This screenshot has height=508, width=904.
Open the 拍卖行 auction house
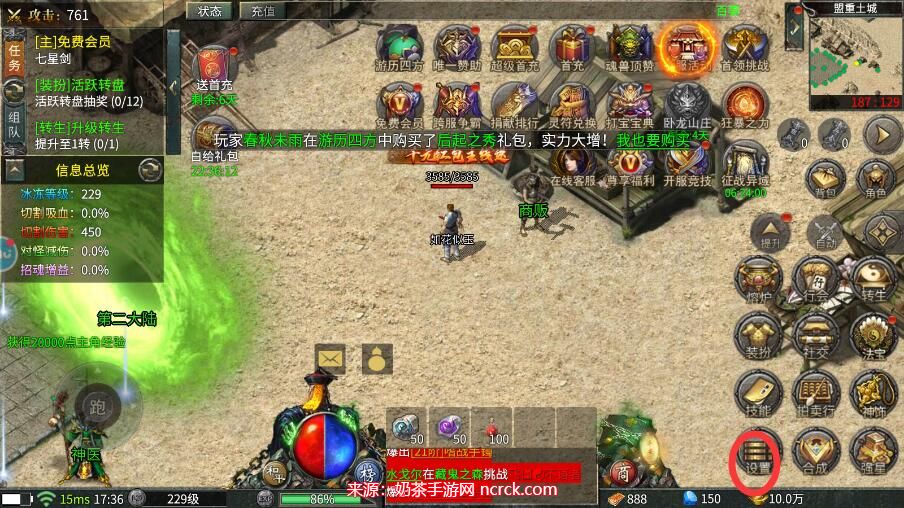(x=816, y=394)
